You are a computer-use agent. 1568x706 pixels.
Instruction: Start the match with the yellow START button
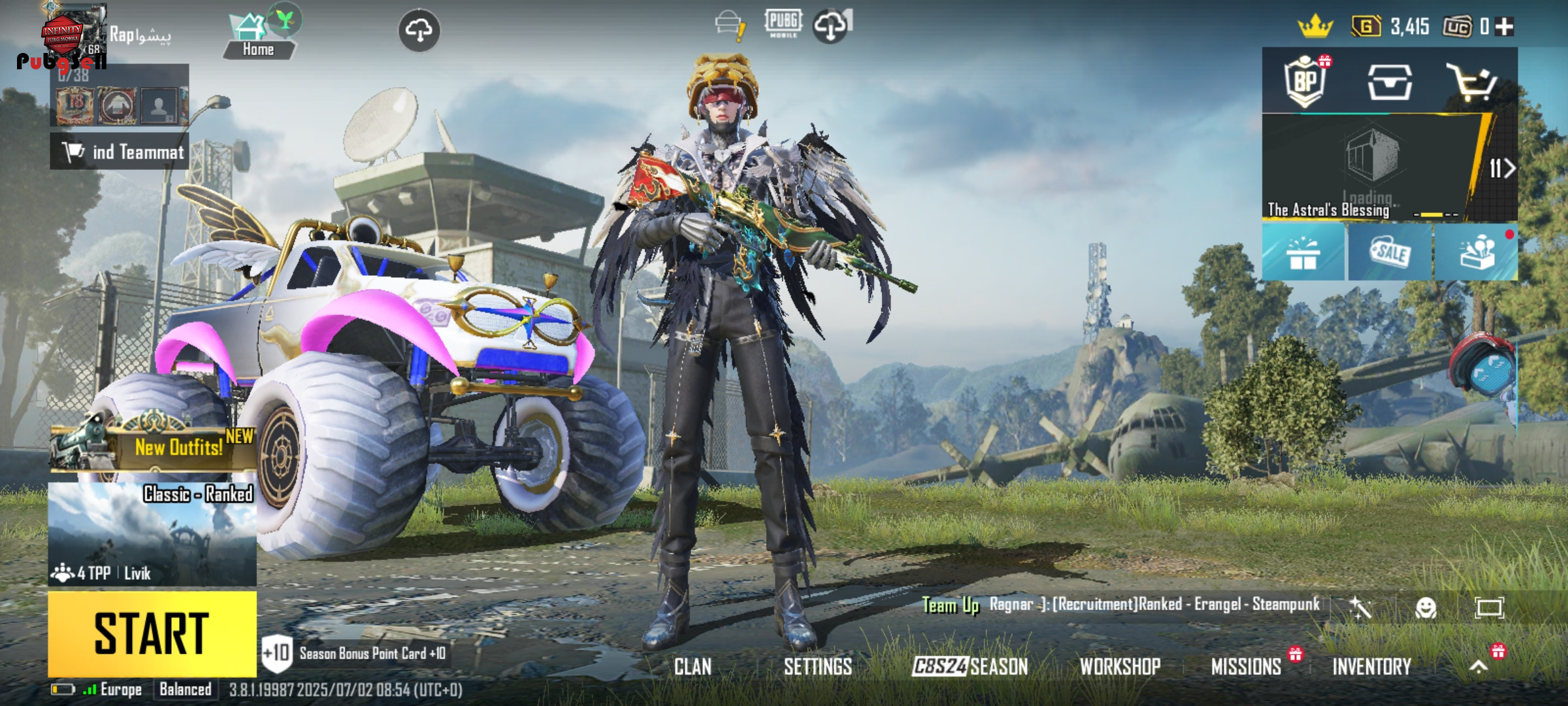(x=152, y=633)
